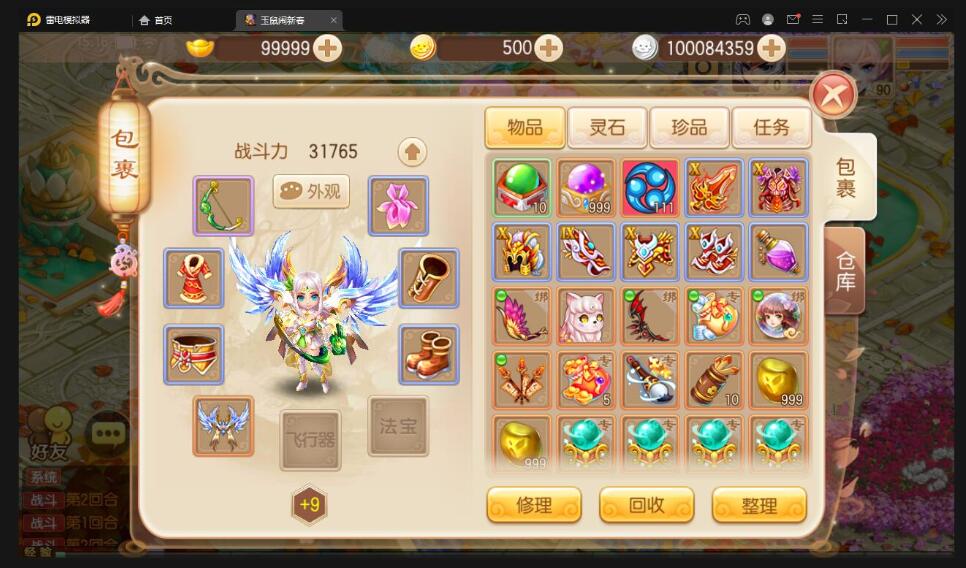This screenshot has height=568, width=966.
Task: Open the 首页 tab in emulator
Action: click(157, 20)
